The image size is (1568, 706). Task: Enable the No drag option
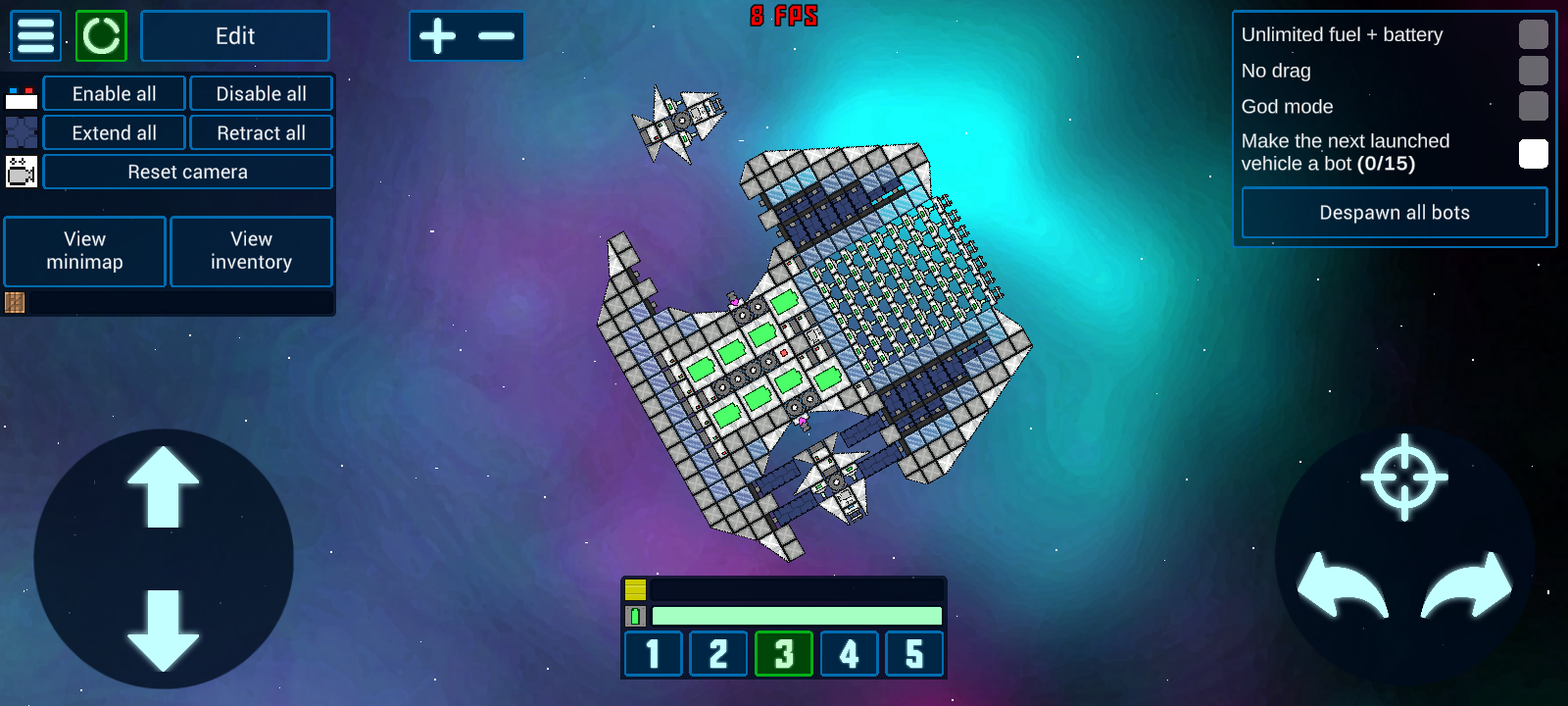(x=1533, y=71)
